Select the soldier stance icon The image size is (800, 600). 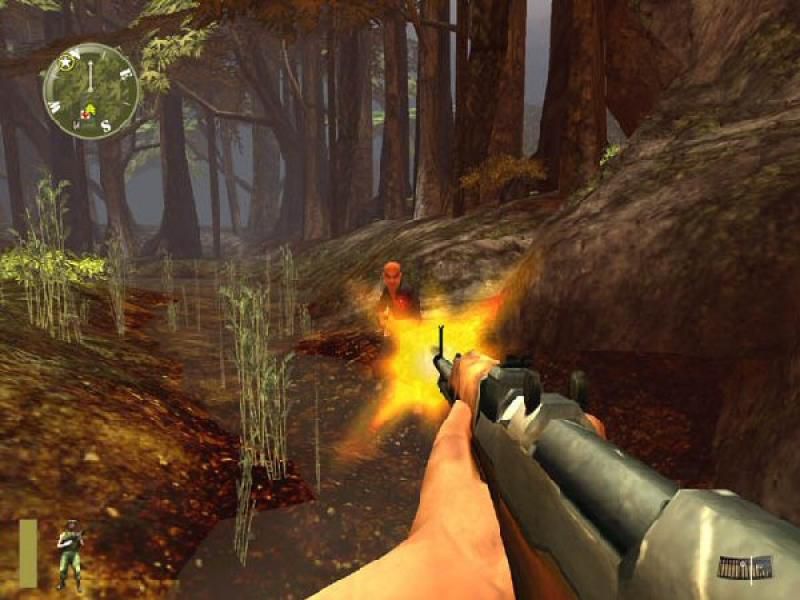coord(68,553)
